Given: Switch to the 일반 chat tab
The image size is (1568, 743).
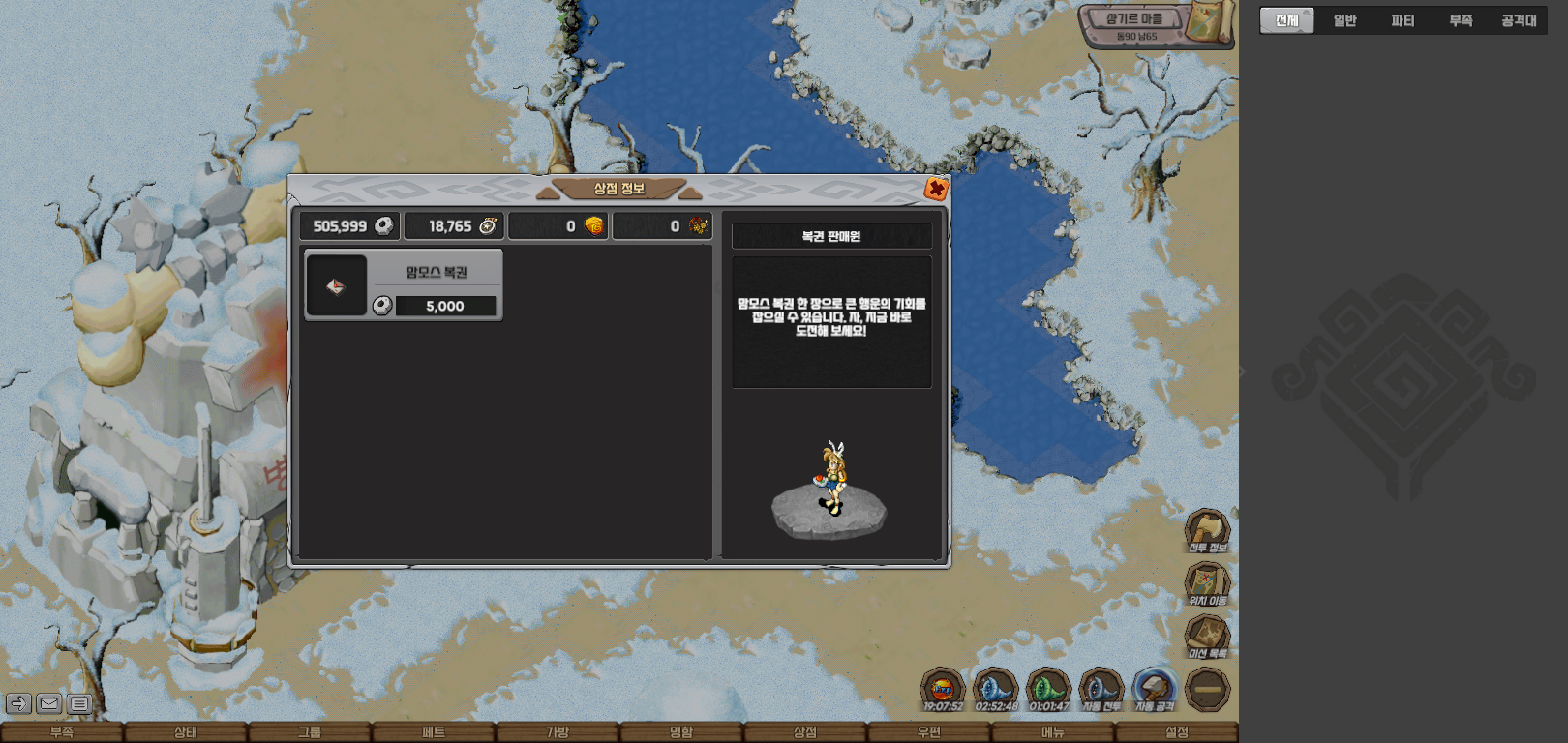Looking at the screenshot, I should tap(1344, 20).
